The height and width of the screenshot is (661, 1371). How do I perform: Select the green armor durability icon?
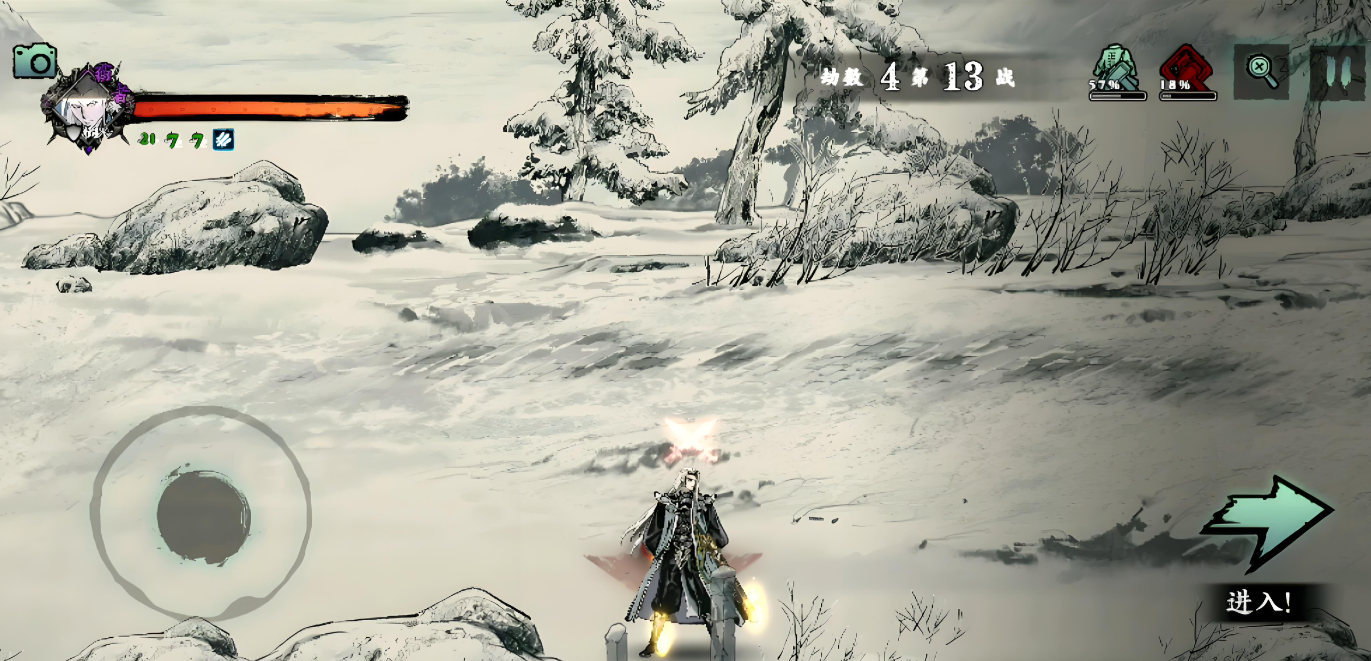(1116, 70)
